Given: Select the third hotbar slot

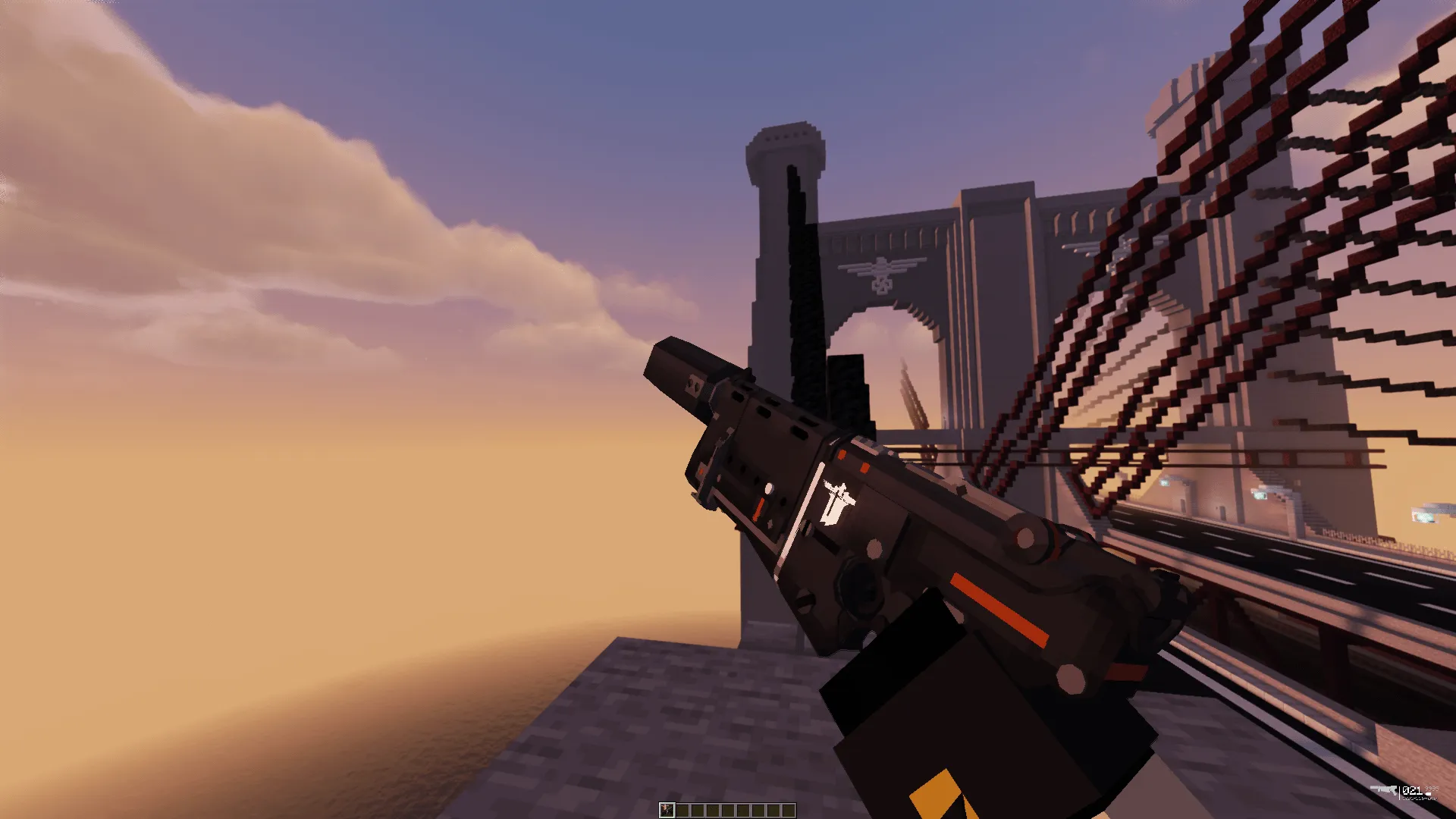Looking at the screenshot, I should (698, 810).
